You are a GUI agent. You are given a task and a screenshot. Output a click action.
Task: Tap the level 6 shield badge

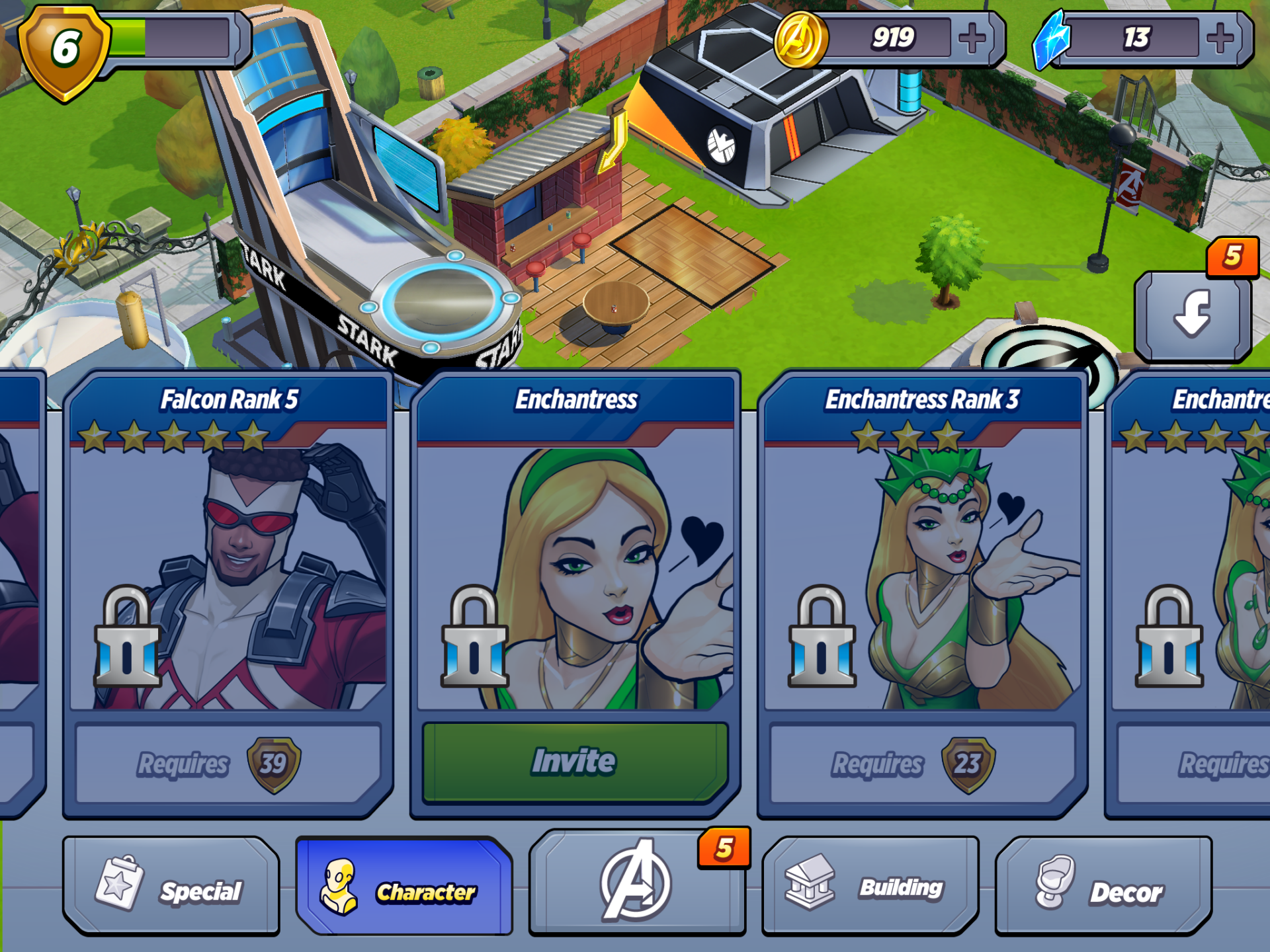pos(65,50)
